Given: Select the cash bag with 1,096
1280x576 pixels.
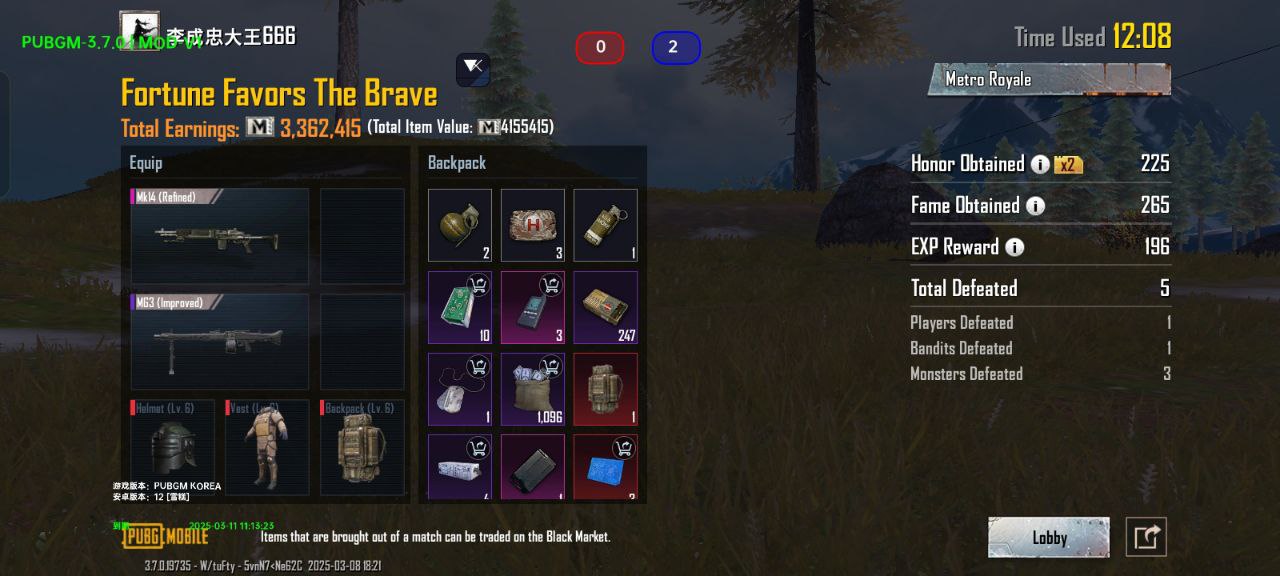Looking at the screenshot, I should point(532,389).
